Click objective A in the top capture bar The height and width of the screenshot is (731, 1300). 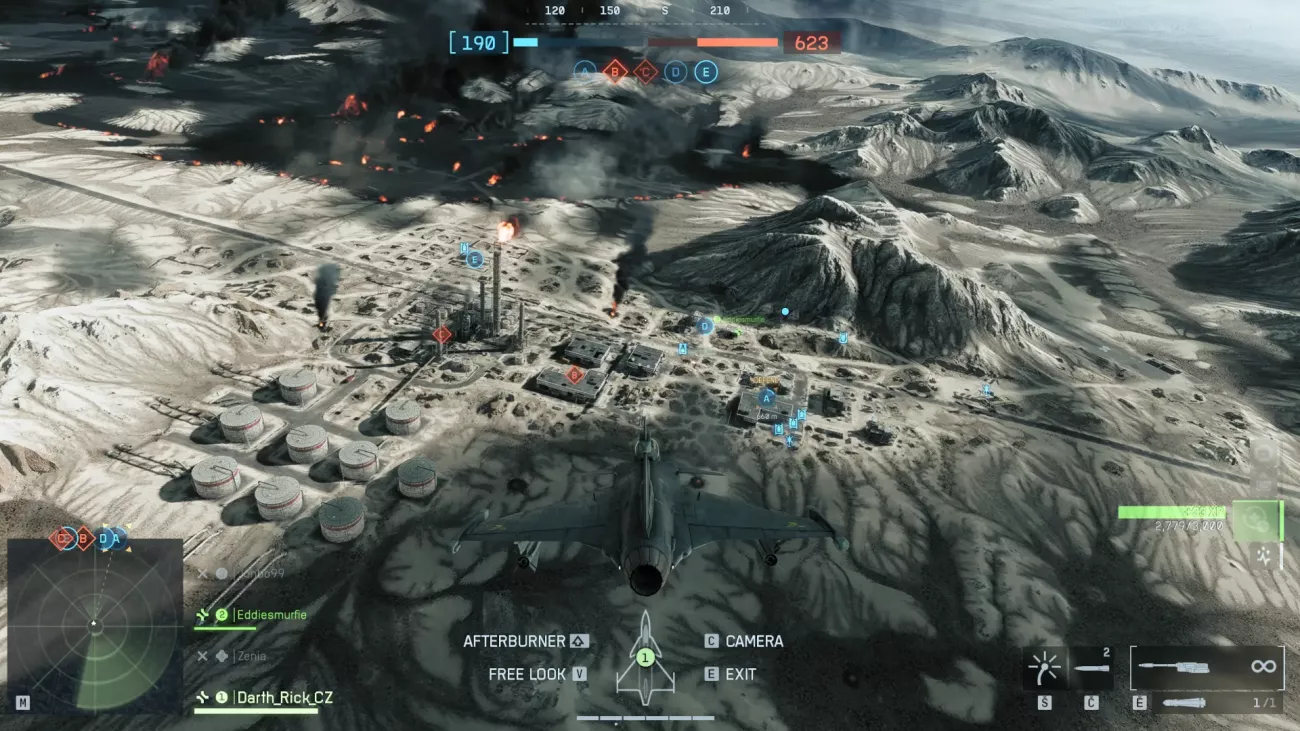pyautogui.click(x=585, y=71)
